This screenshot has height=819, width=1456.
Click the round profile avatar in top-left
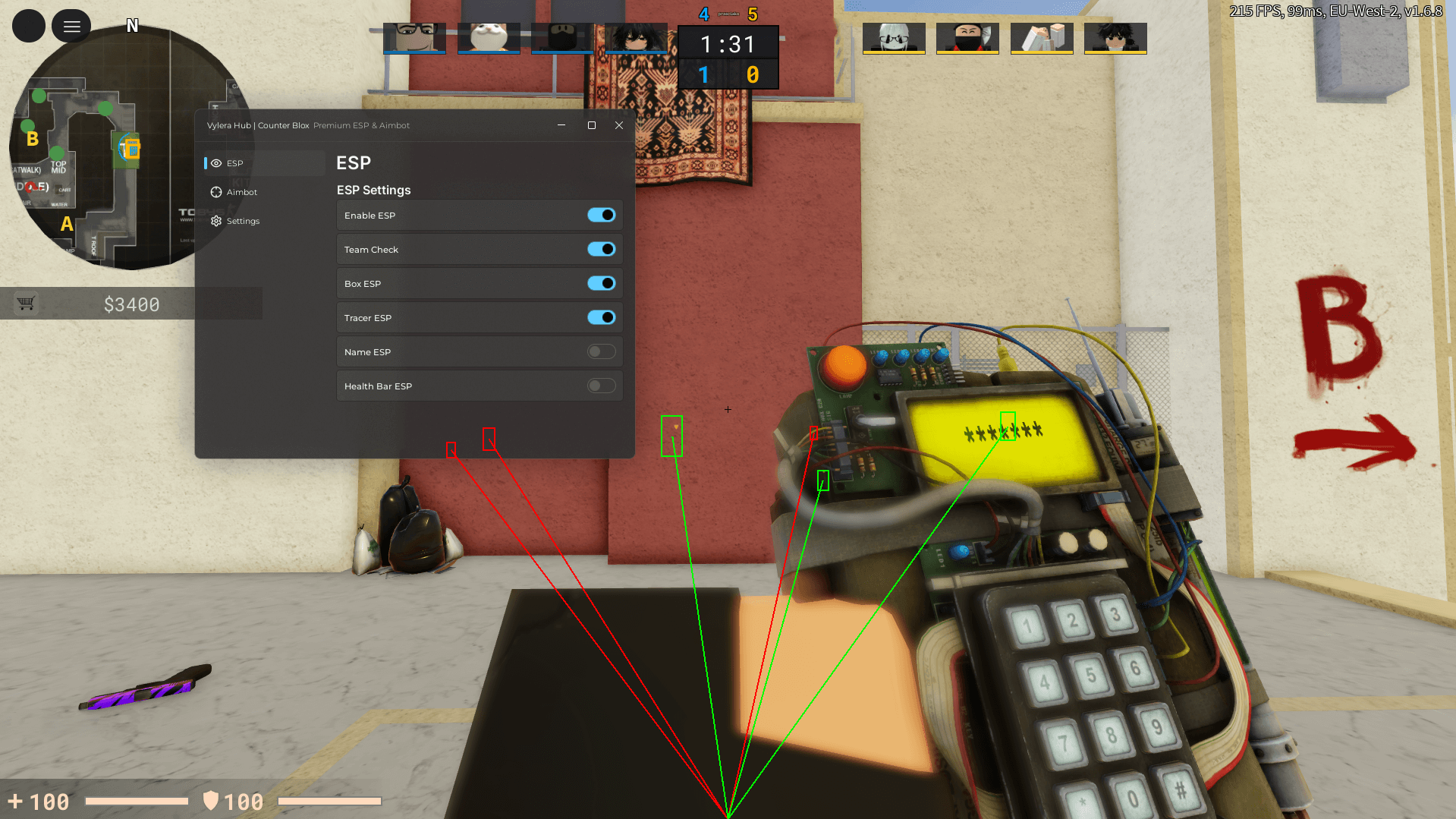[x=28, y=25]
